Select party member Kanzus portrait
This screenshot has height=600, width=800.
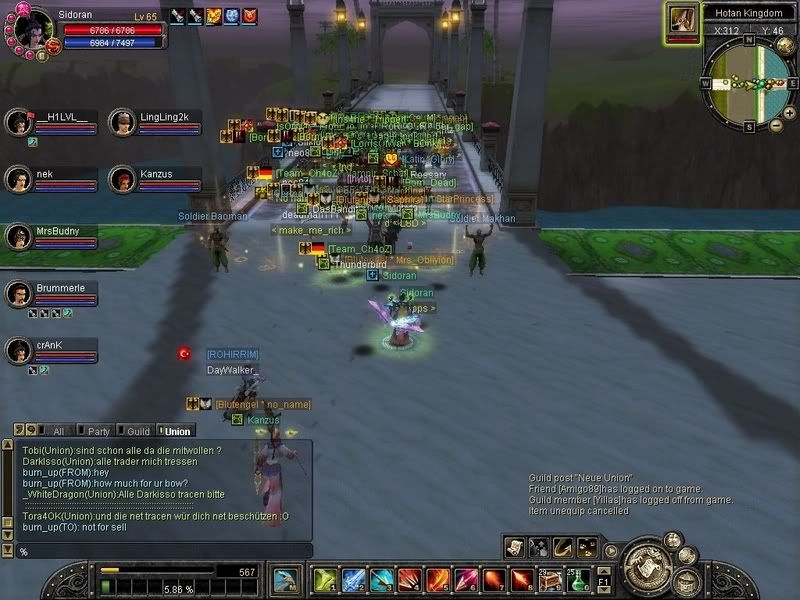[122, 178]
